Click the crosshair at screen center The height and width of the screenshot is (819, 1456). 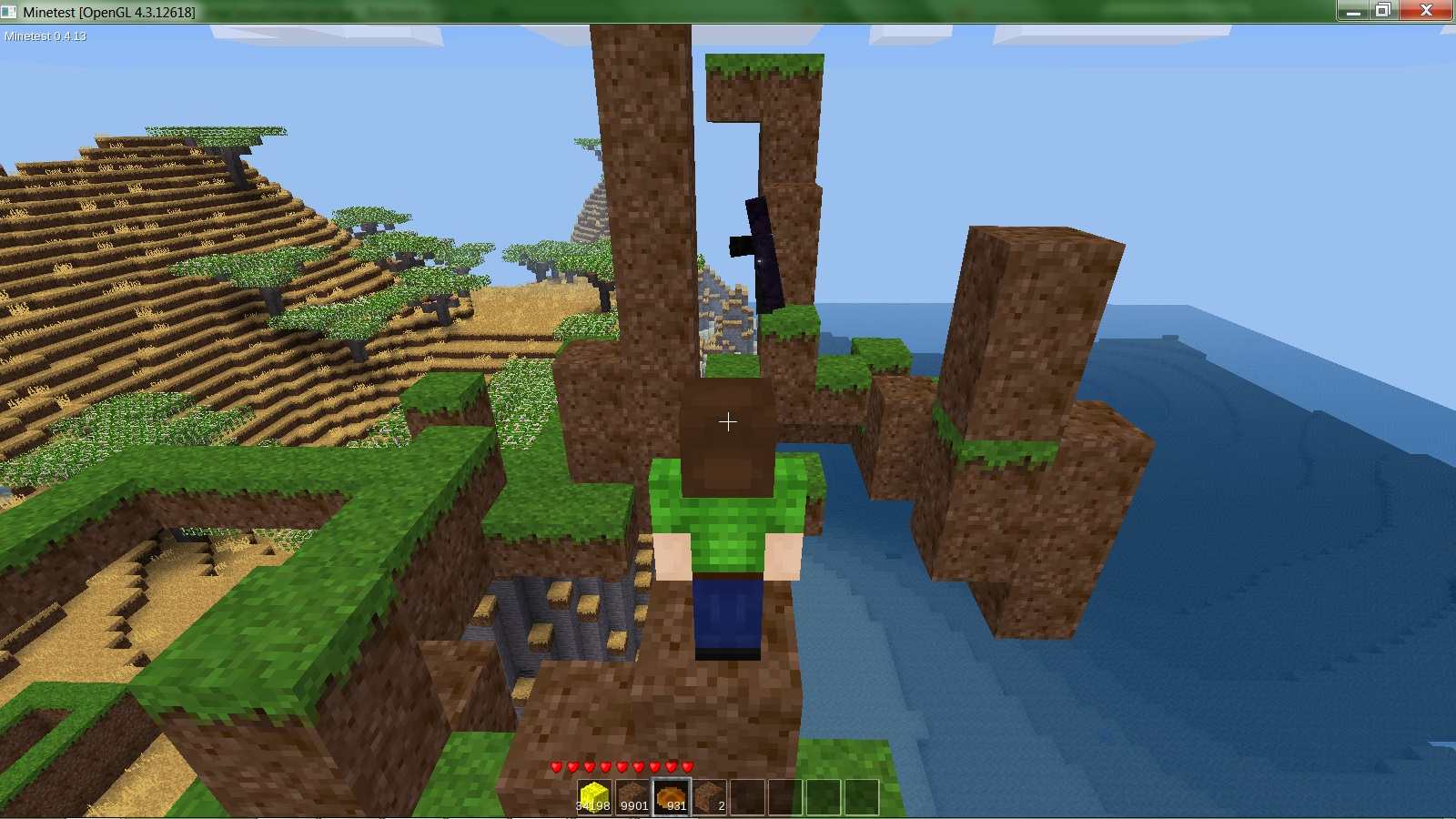[x=727, y=421]
